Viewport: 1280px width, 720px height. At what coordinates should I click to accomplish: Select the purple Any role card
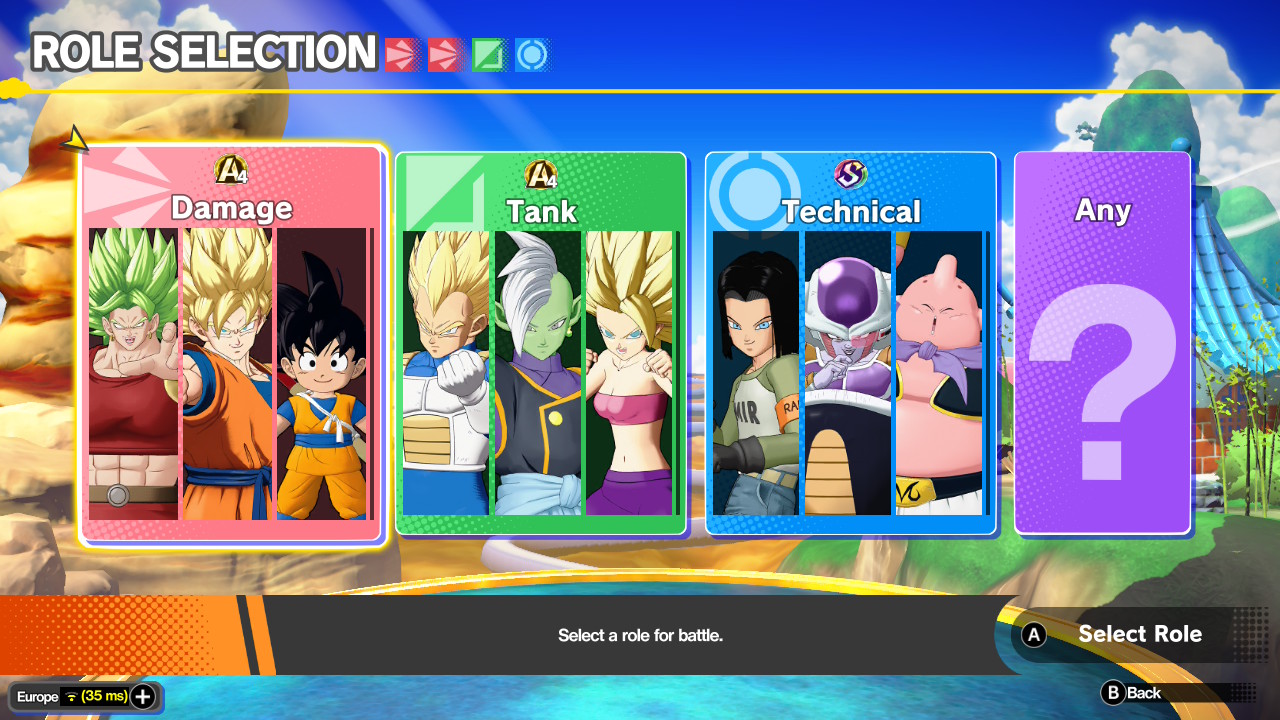[1102, 345]
